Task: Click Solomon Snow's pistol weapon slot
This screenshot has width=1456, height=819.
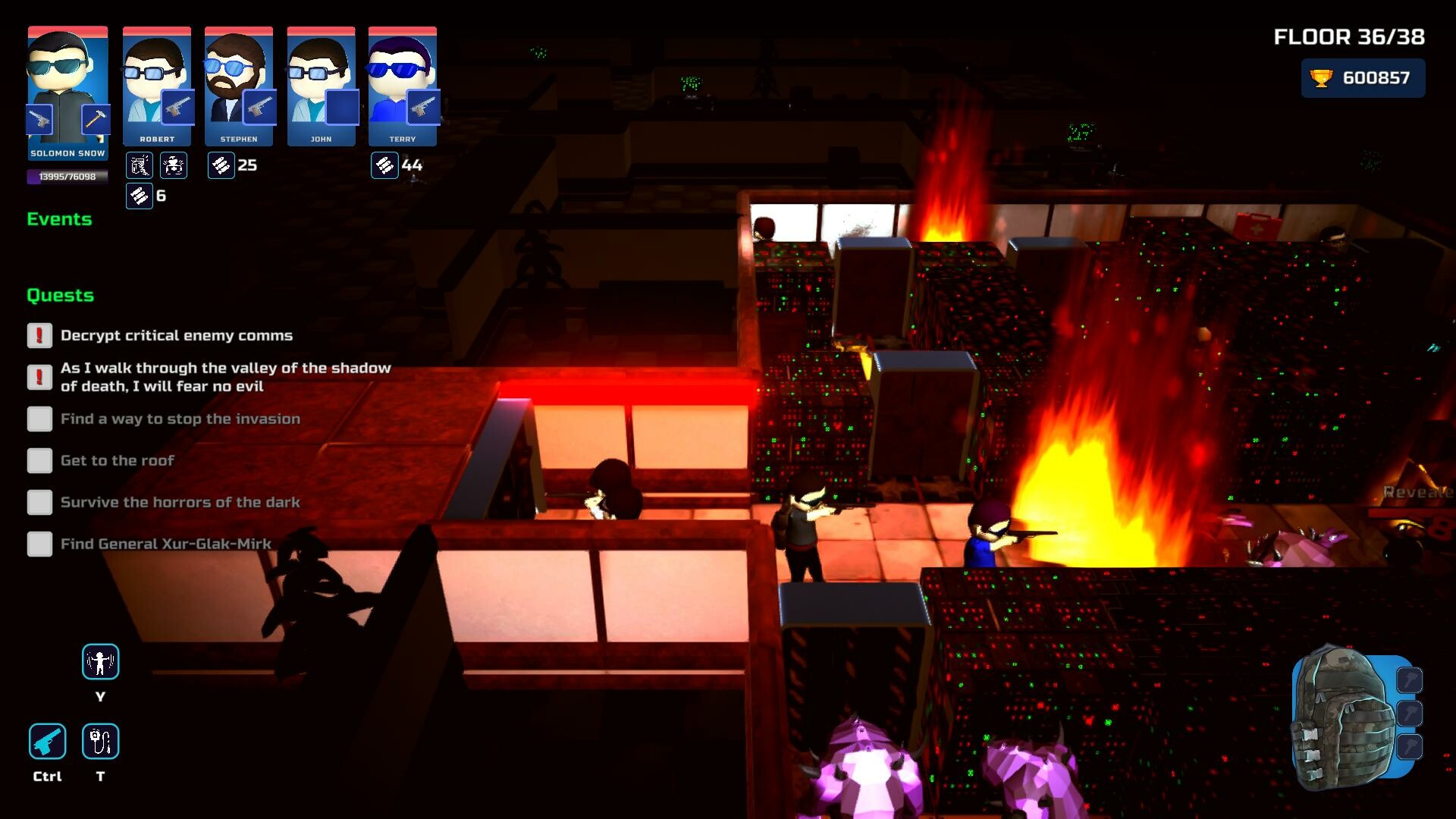Action: tap(40, 120)
